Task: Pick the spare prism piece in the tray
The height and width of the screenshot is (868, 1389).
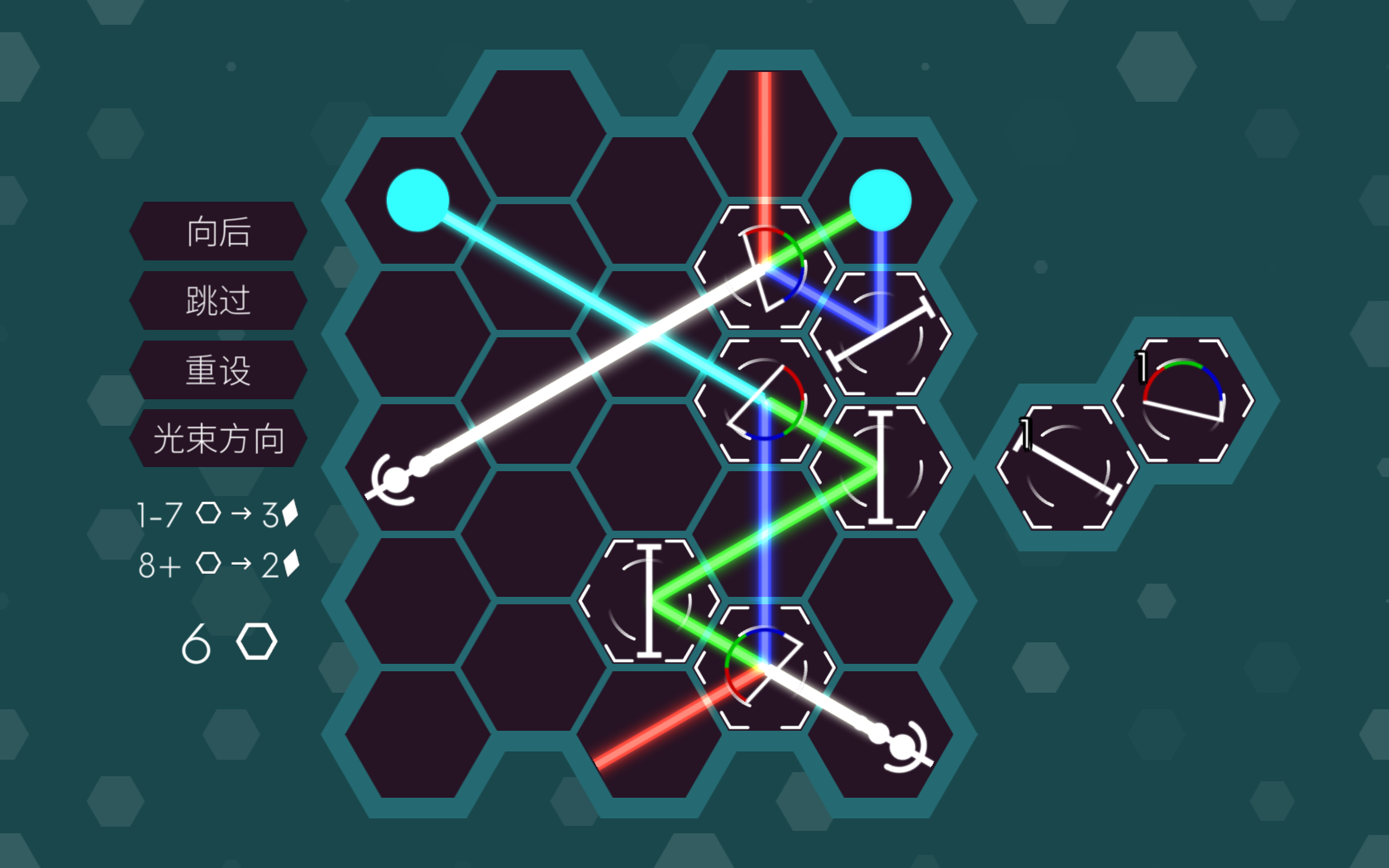Action: [x=1183, y=400]
